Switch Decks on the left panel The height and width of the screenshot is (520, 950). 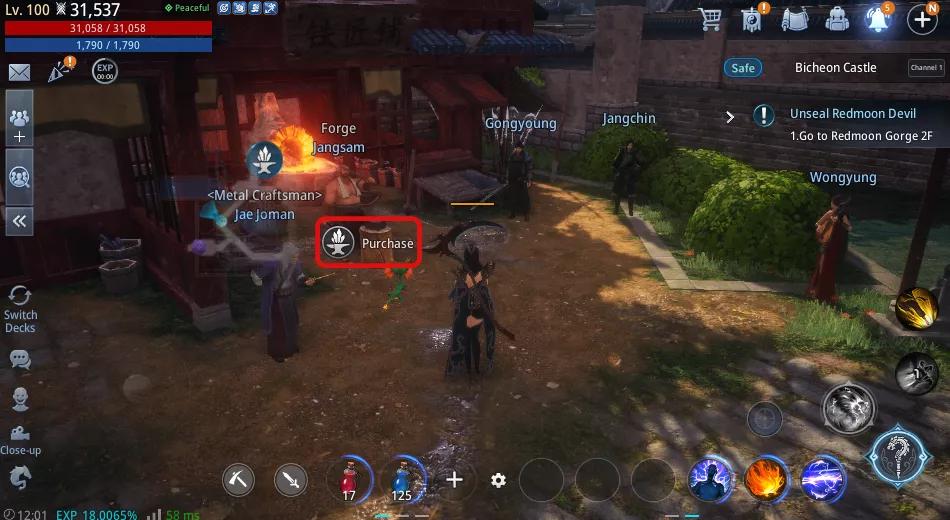(19, 309)
